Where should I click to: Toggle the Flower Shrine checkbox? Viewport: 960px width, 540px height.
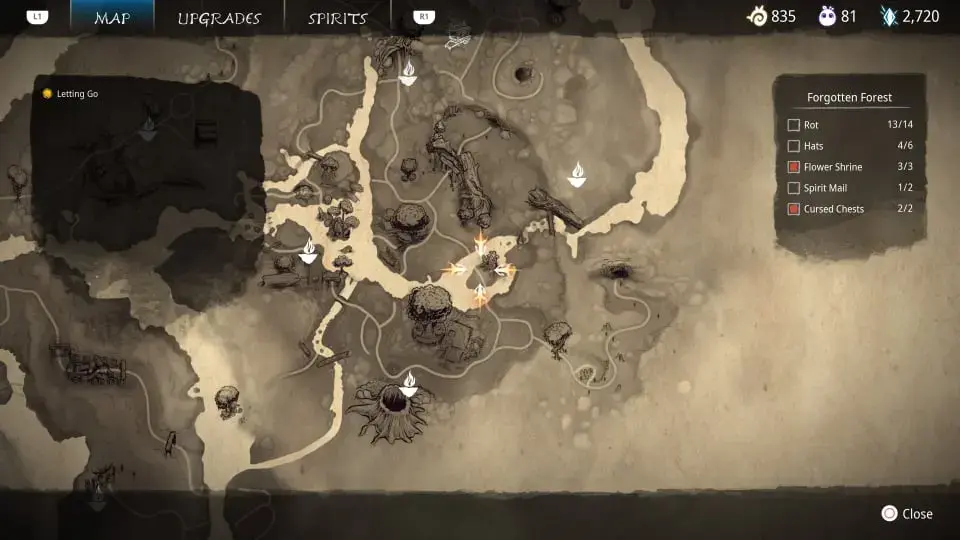click(794, 167)
